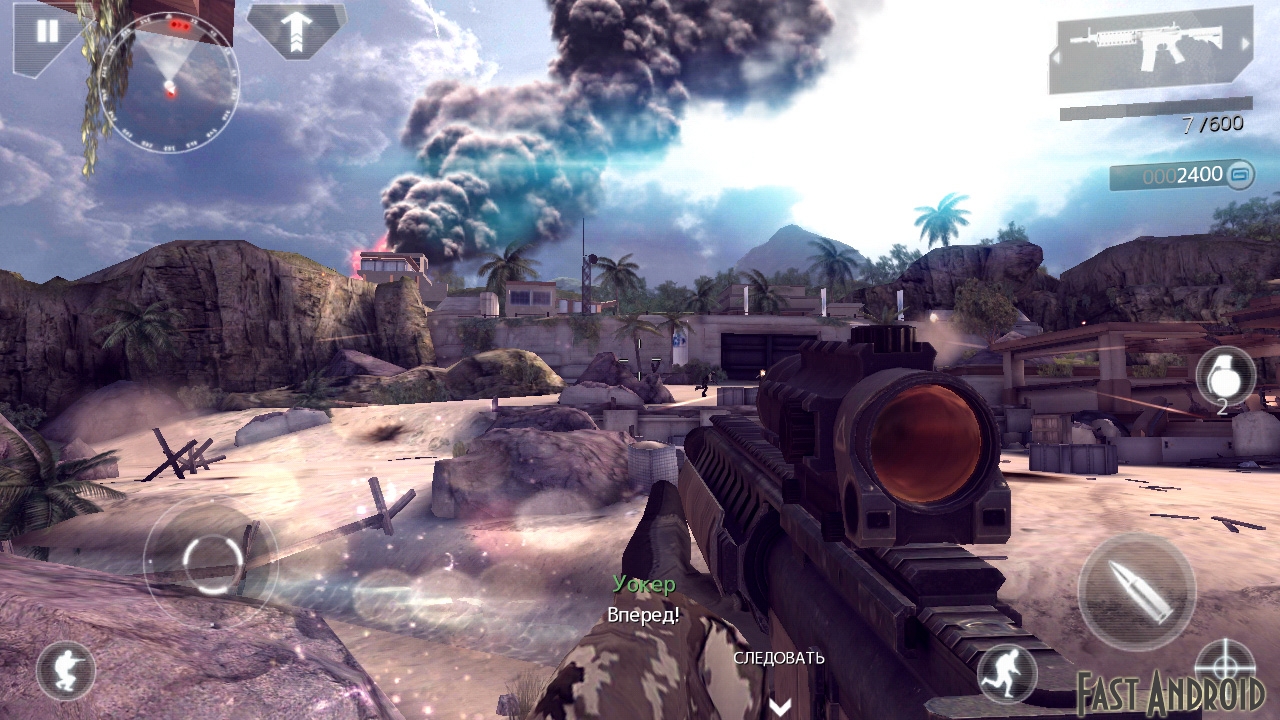Pause the game
Screen dimensions: 1280x720
(45, 31)
